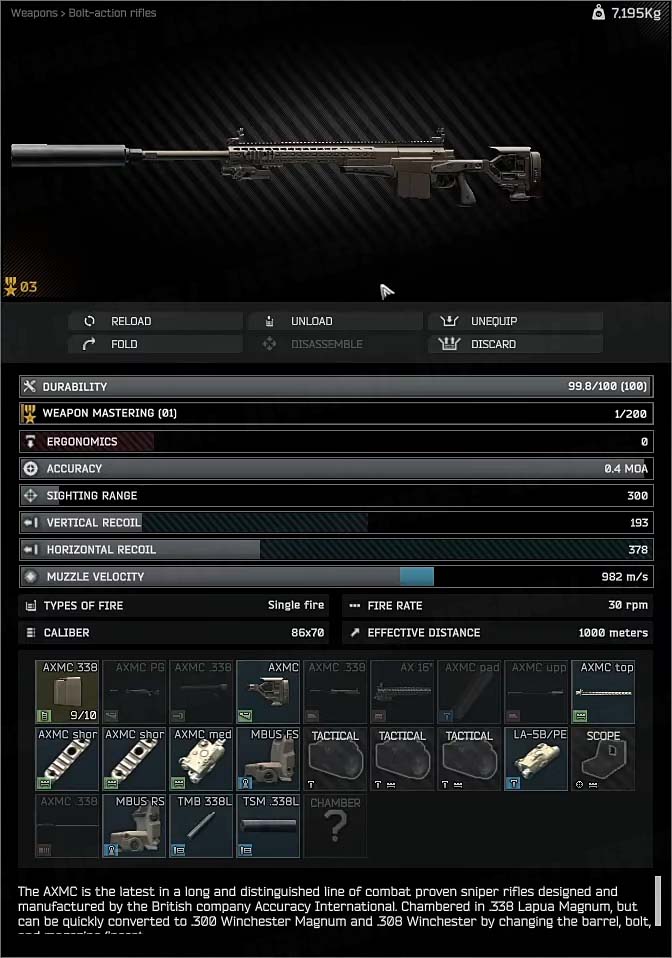Click the Reload button

(x=155, y=321)
